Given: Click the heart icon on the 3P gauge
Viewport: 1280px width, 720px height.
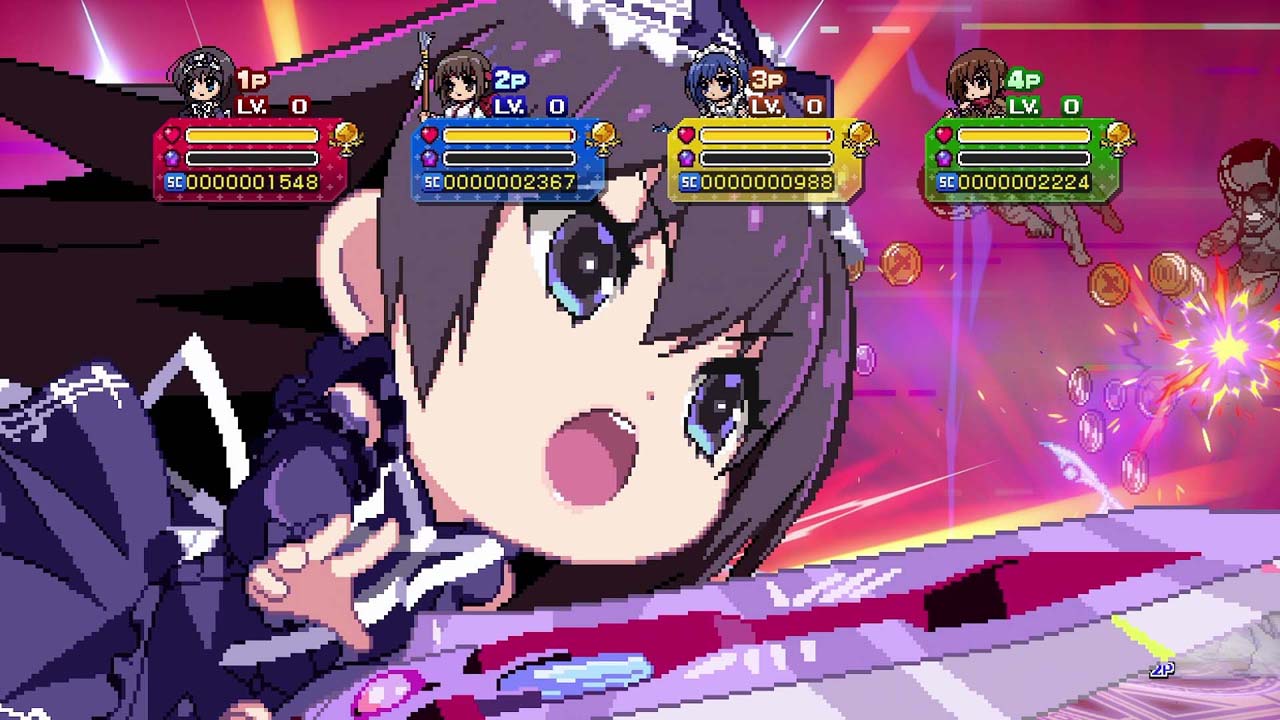Looking at the screenshot, I should (686, 133).
